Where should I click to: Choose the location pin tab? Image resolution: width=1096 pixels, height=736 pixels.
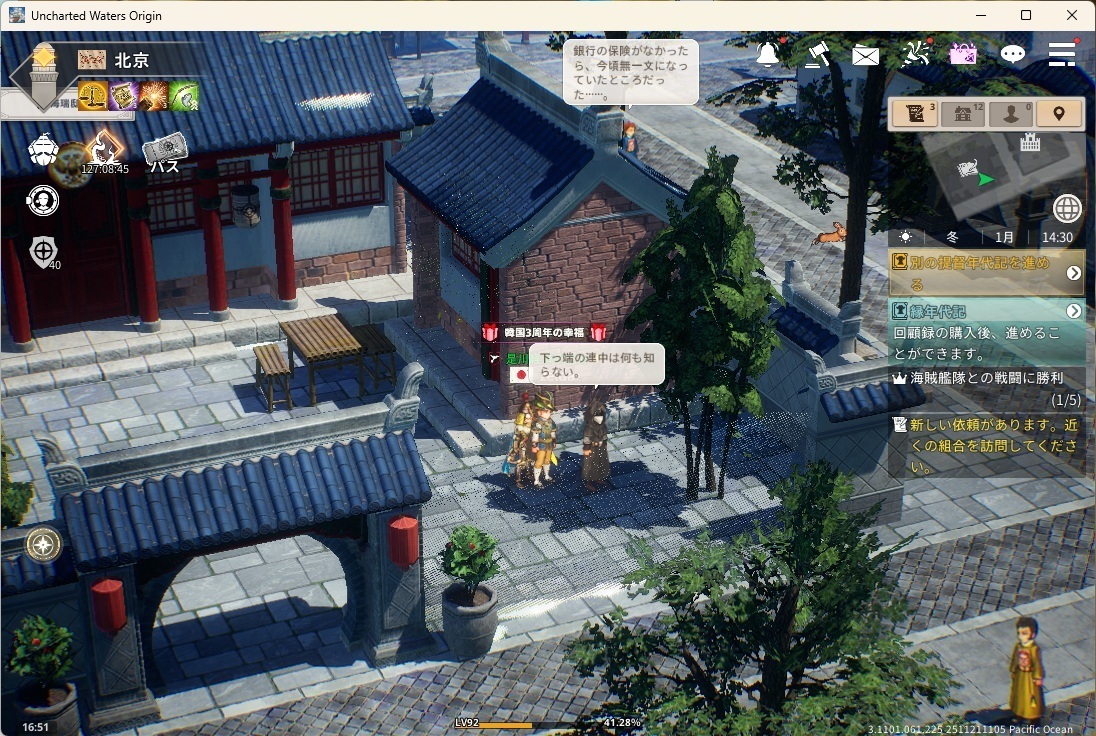click(1059, 114)
